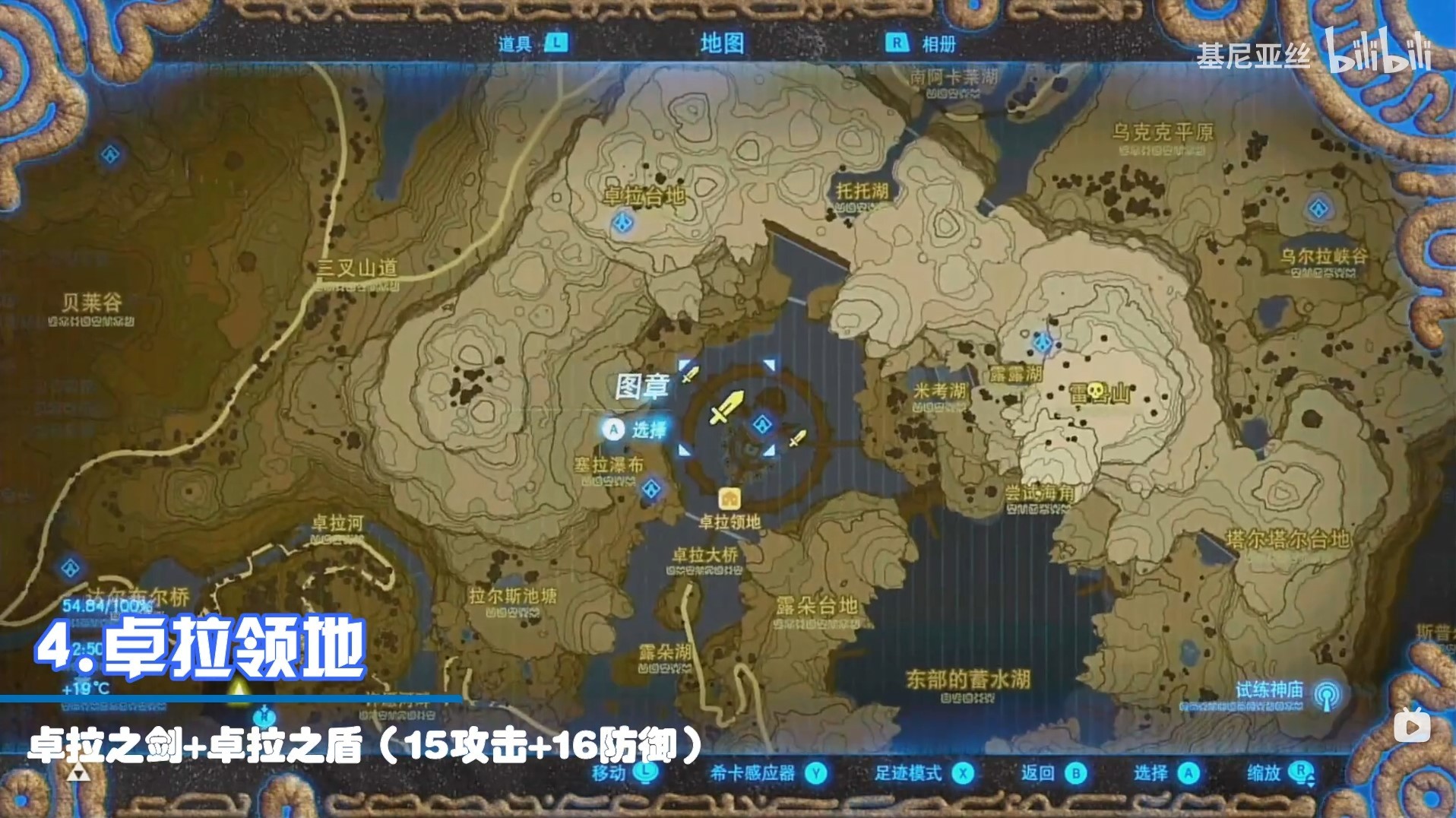Switch to the 道具 screen tab
Viewport: 1456px width, 818px height.
(x=524, y=44)
